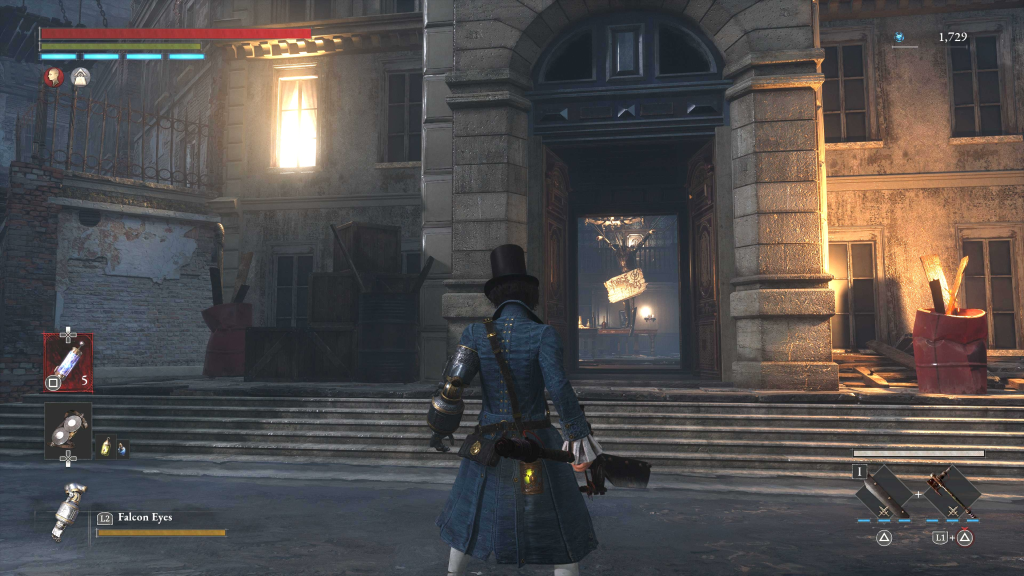
Task: Select the axe handle weapon slot
Action: point(952,493)
